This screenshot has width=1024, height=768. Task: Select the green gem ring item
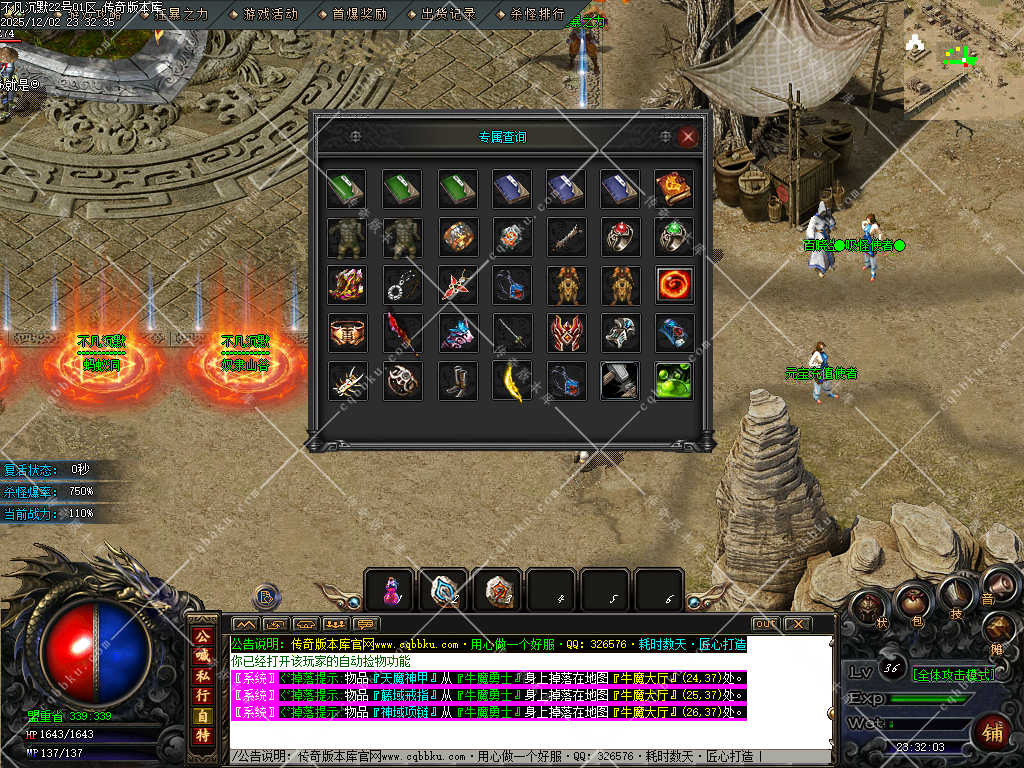(674, 237)
